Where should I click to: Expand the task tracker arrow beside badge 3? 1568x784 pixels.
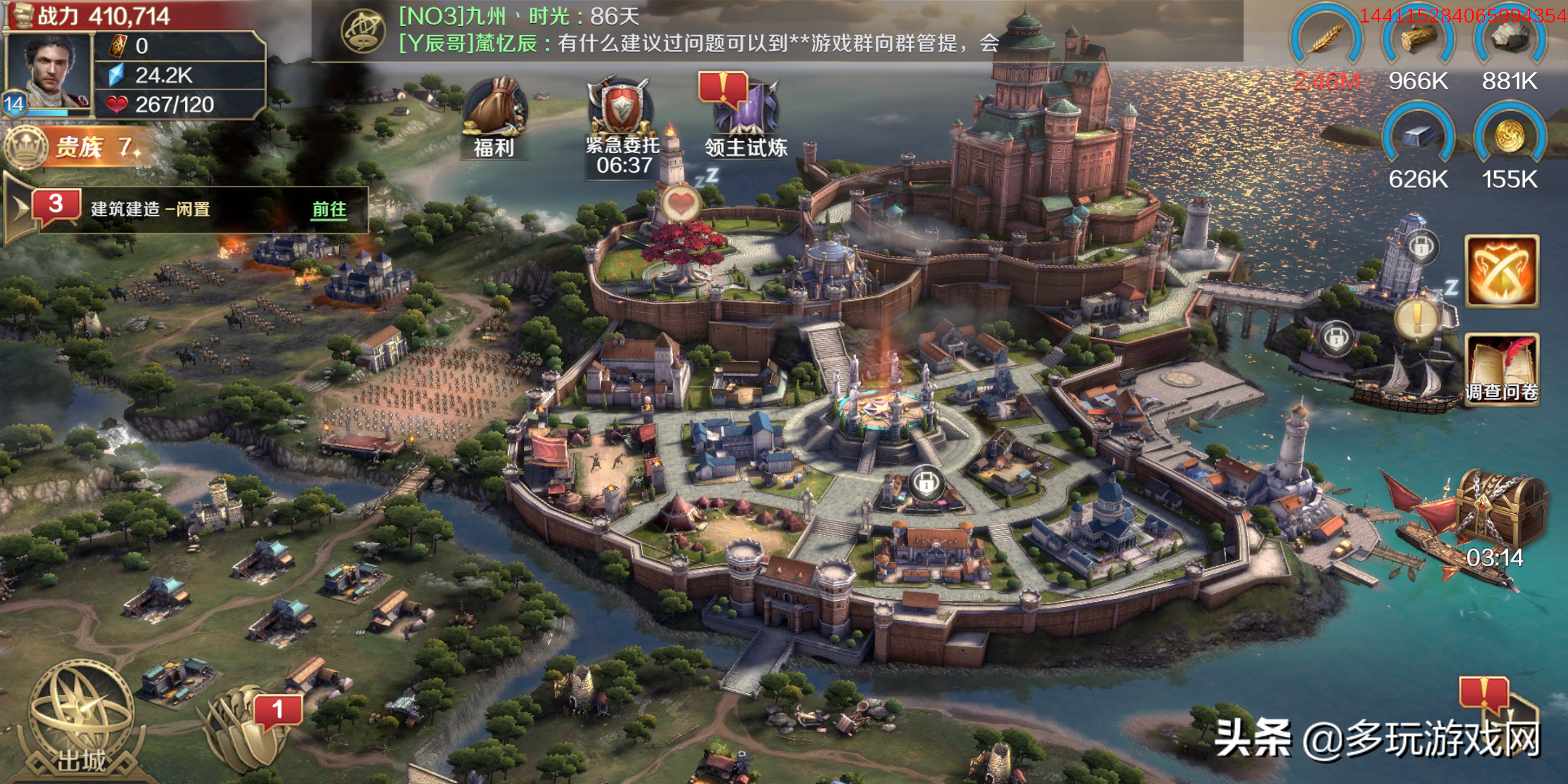click(19, 209)
